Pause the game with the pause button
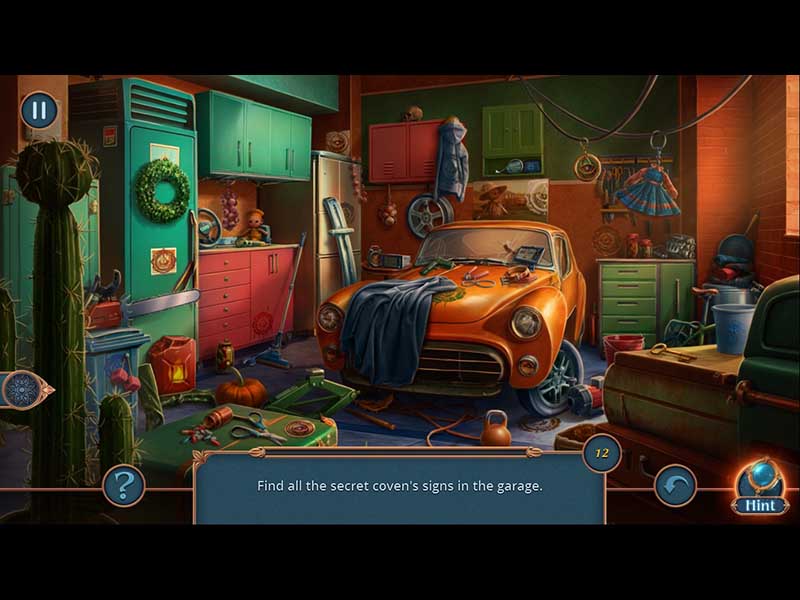 tap(39, 110)
